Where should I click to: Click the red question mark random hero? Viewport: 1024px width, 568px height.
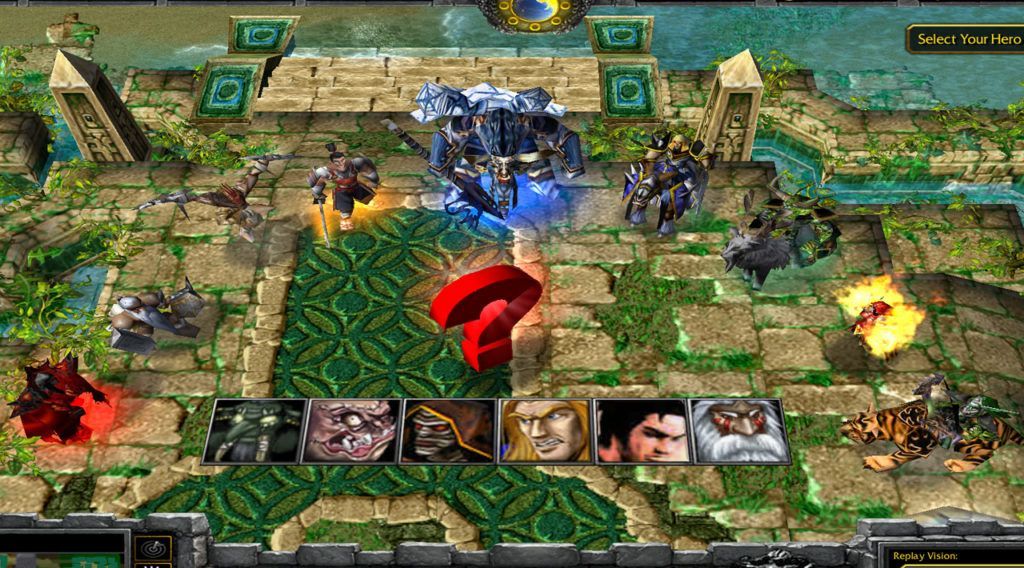pos(486,315)
